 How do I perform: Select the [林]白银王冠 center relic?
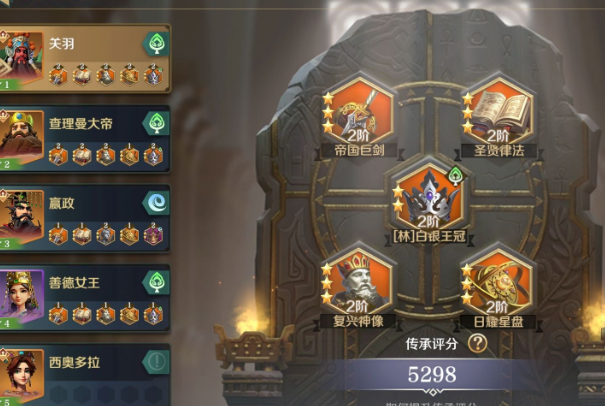coord(430,196)
